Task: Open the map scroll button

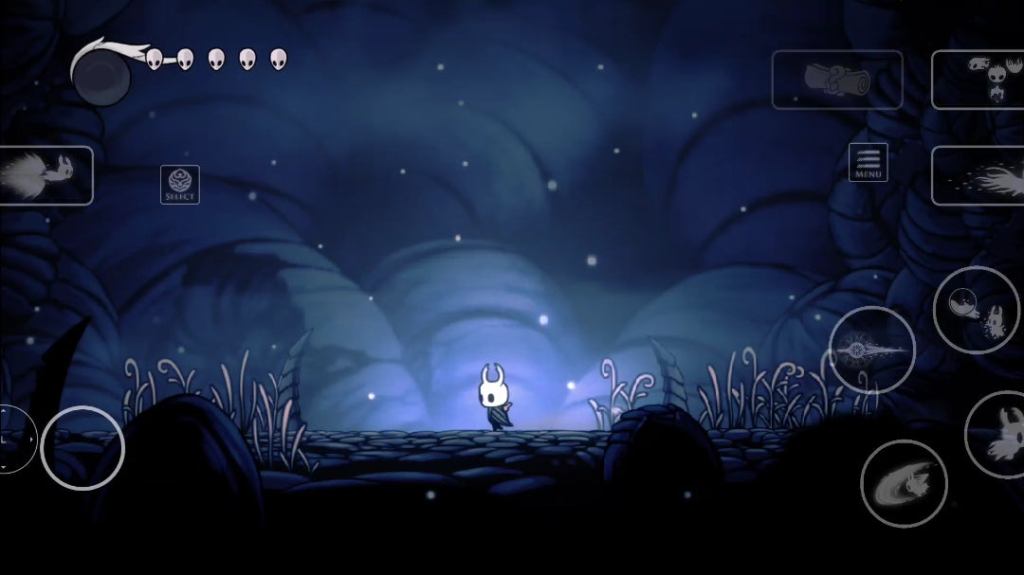Action: coord(836,79)
